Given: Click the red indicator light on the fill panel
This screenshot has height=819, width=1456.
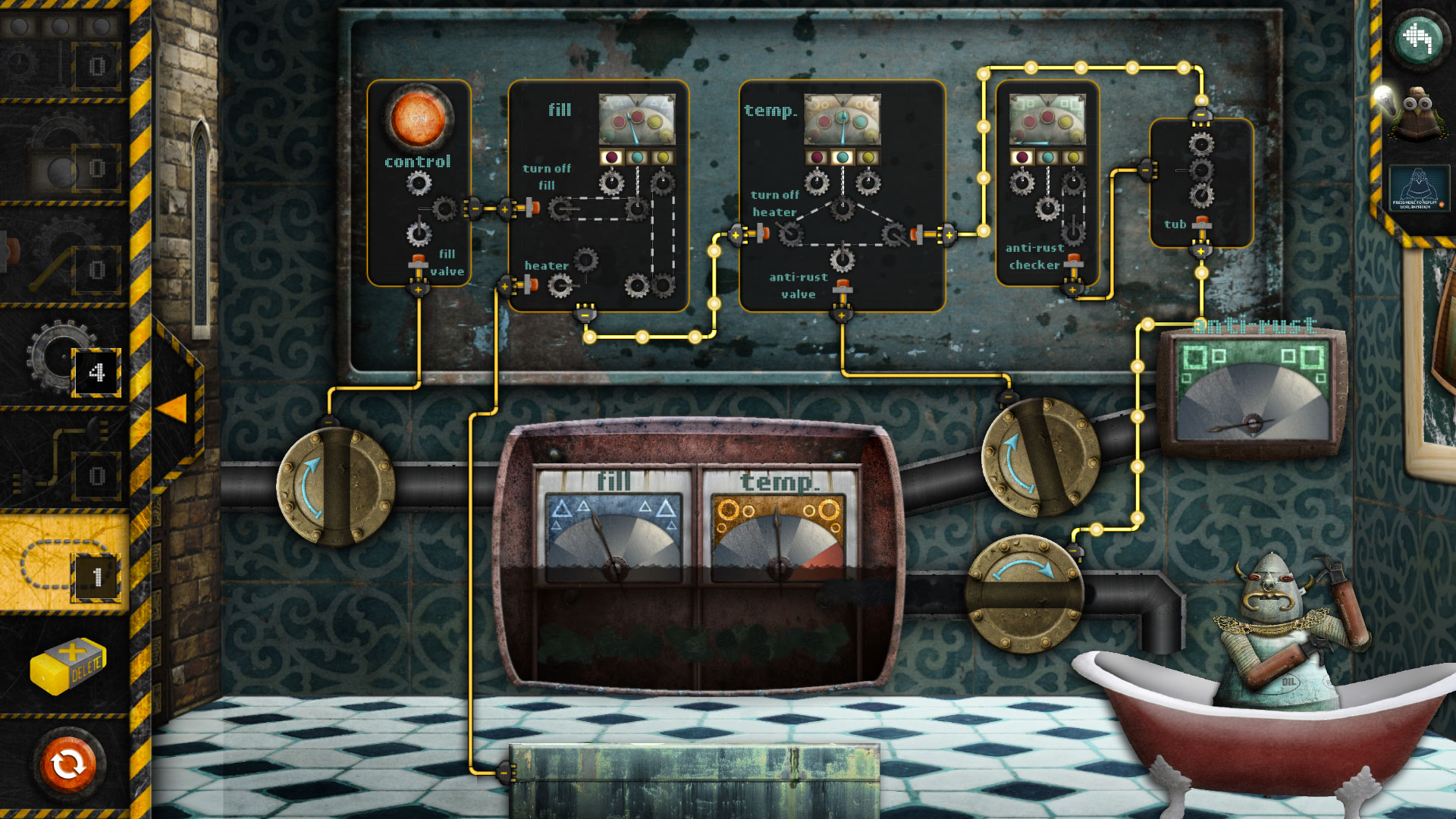Looking at the screenshot, I should click(x=610, y=157).
